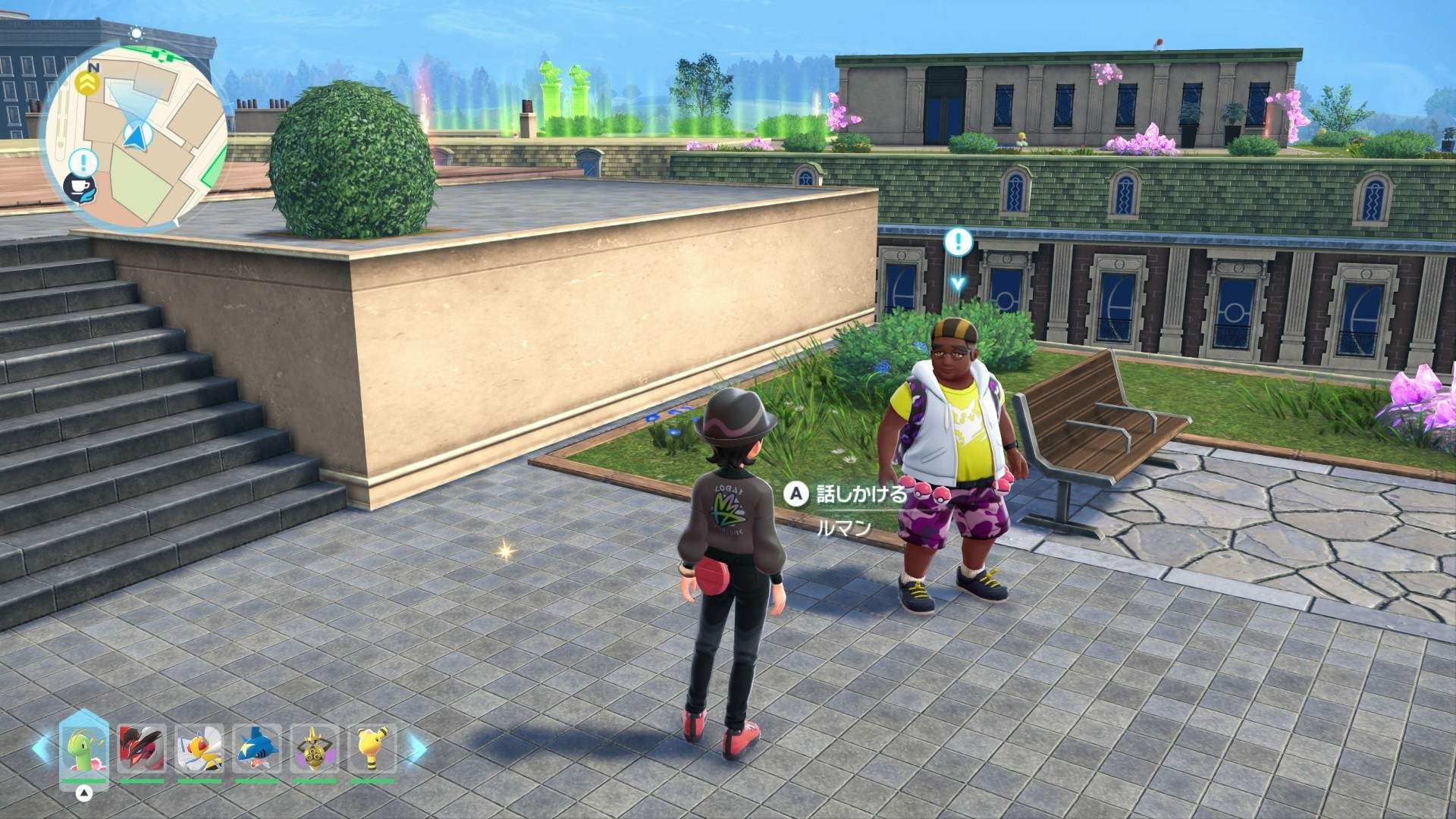Click the exclamation quest marker on minimap
This screenshot has height=819, width=1456.
[83, 162]
